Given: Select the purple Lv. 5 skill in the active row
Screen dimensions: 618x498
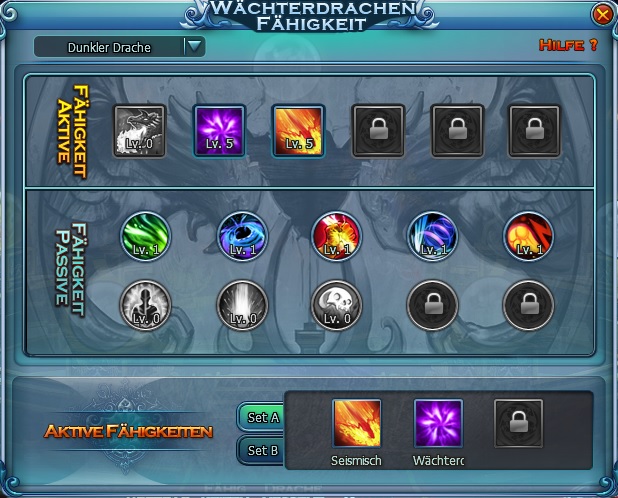Looking at the screenshot, I should pyautogui.click(x=219, y=130).
